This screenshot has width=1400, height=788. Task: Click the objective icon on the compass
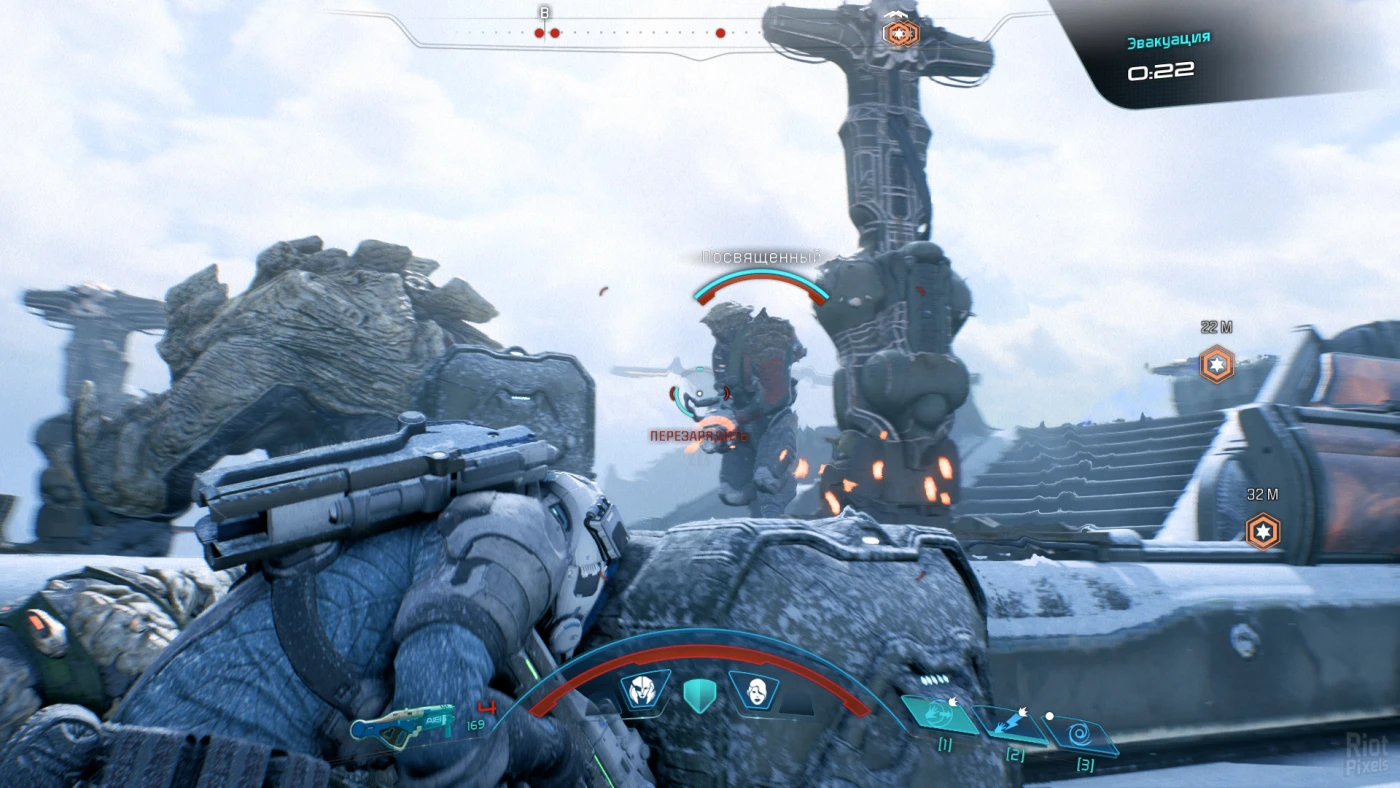tap(899, 33)
